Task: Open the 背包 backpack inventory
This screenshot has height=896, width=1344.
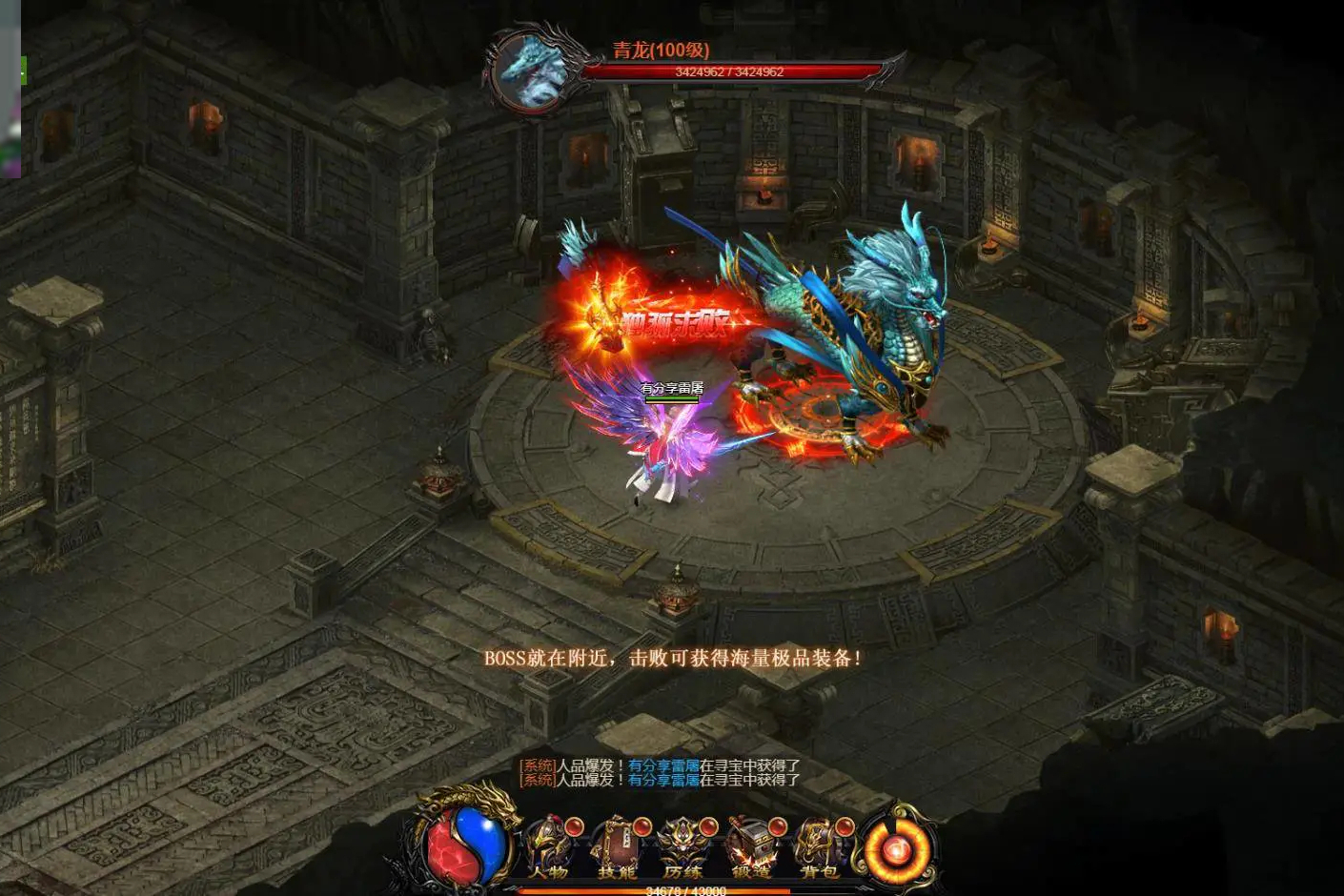Action: pos(818,847)
